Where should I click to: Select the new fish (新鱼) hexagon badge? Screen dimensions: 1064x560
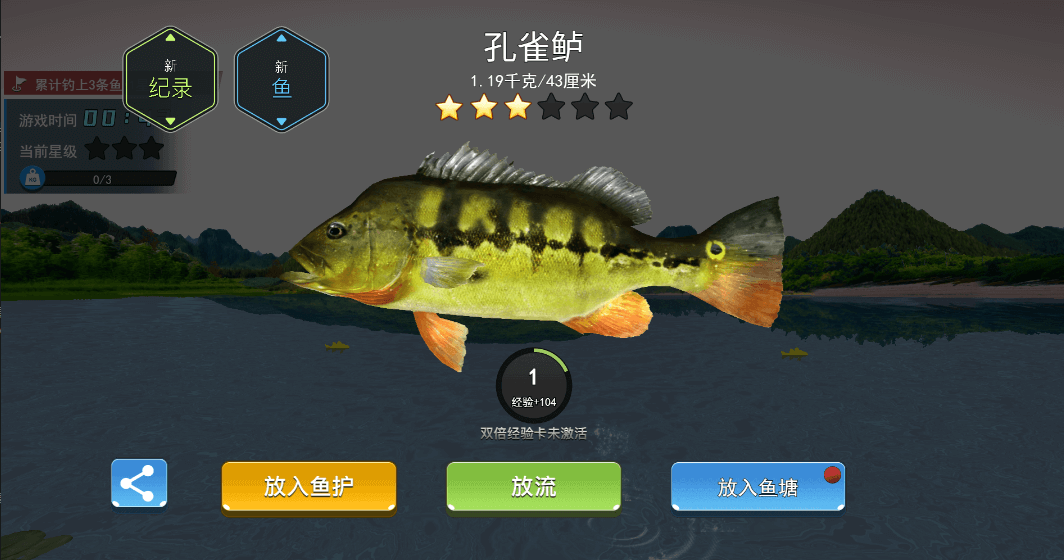point(281,80)
